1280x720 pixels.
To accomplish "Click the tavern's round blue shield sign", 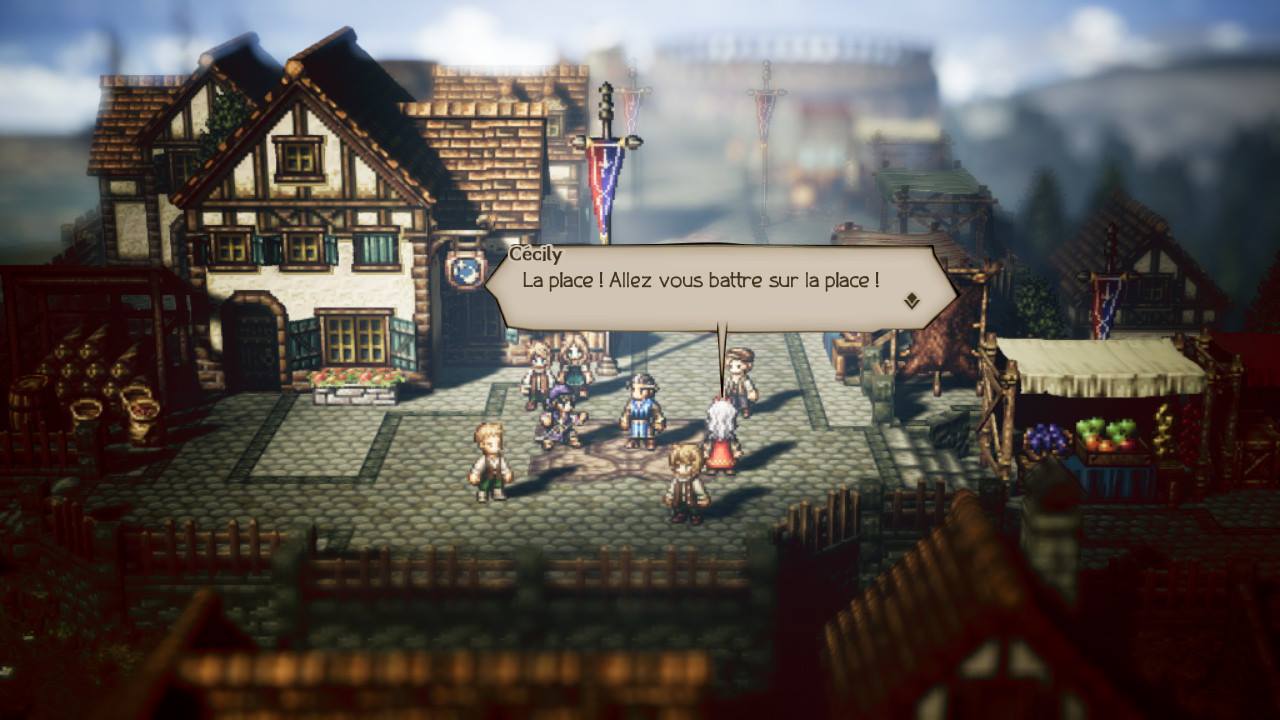I will coord(464,270).
